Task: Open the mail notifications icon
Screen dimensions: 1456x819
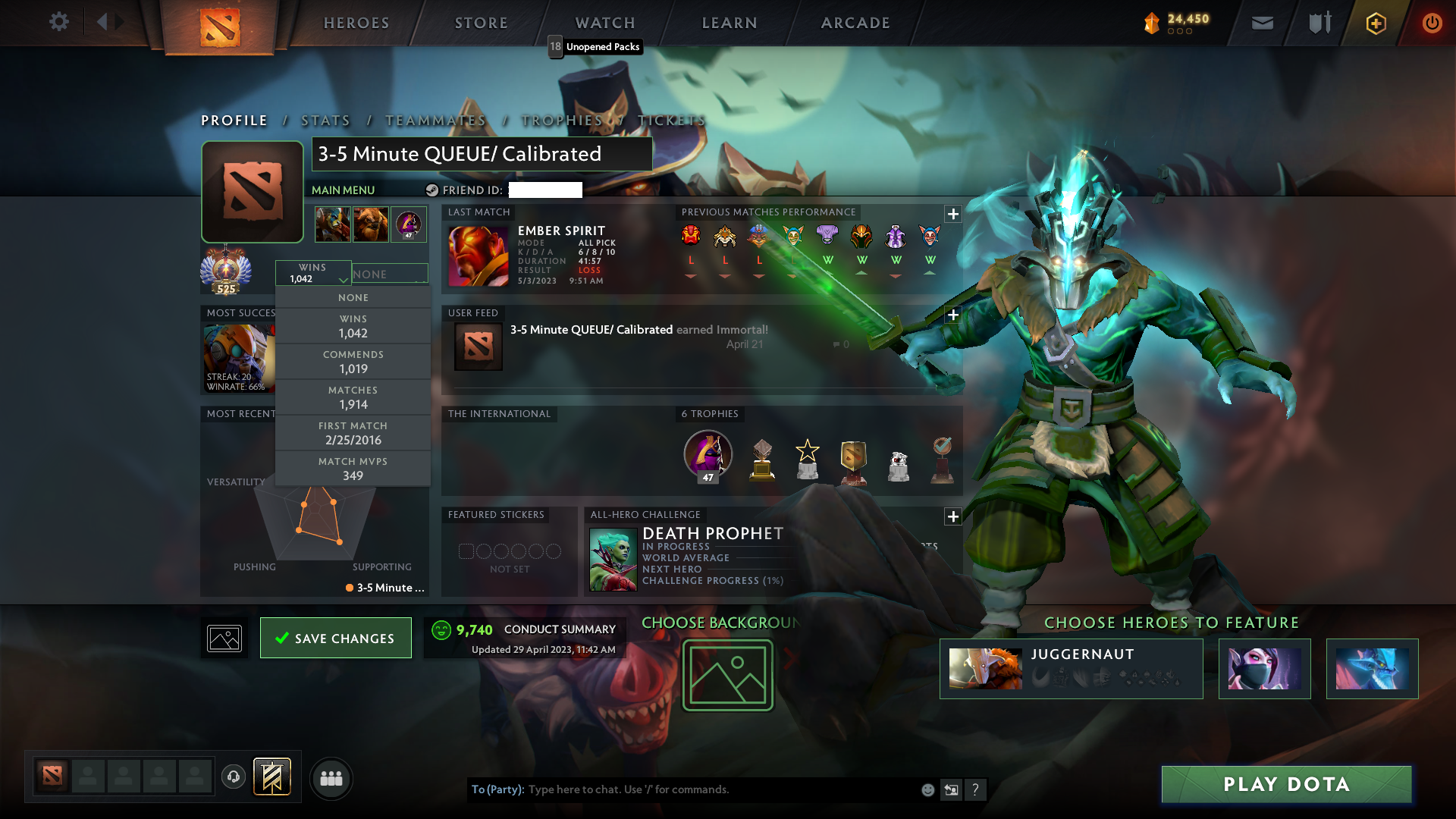Action: pyautogui.click(x=1261, y=23)
